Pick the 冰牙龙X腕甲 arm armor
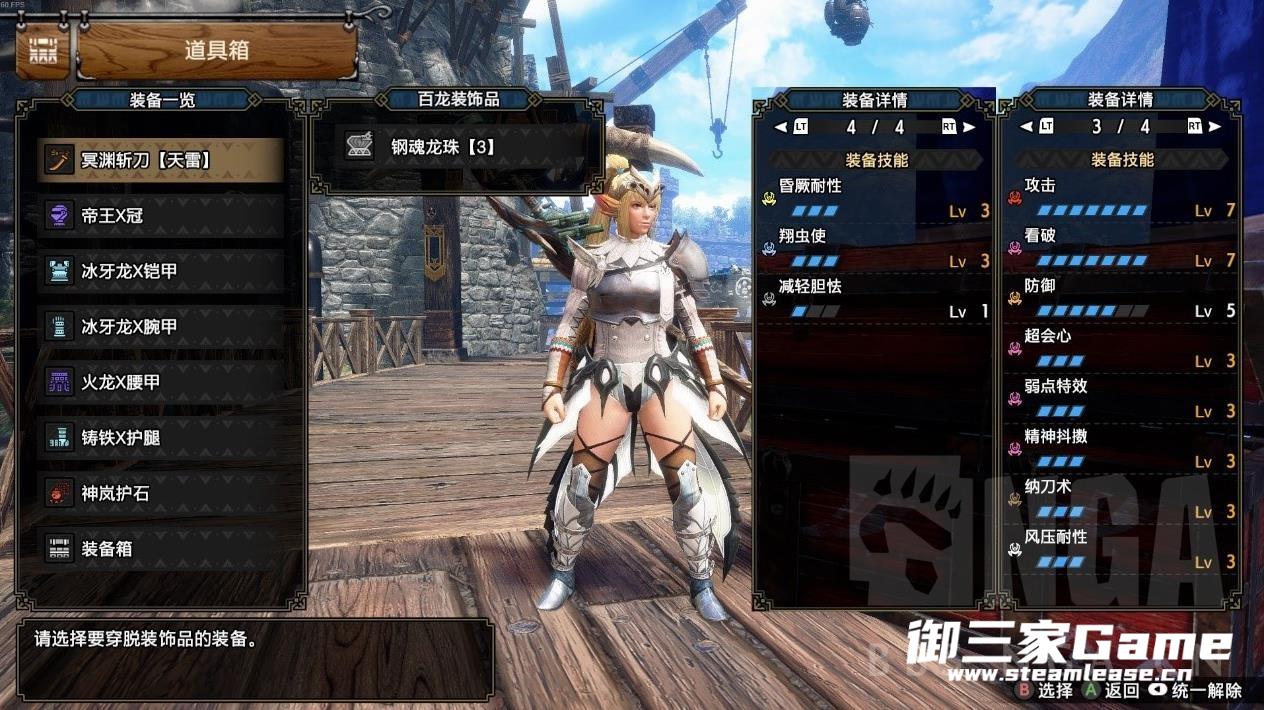The image size is (1264, 710). pos(160,327)
